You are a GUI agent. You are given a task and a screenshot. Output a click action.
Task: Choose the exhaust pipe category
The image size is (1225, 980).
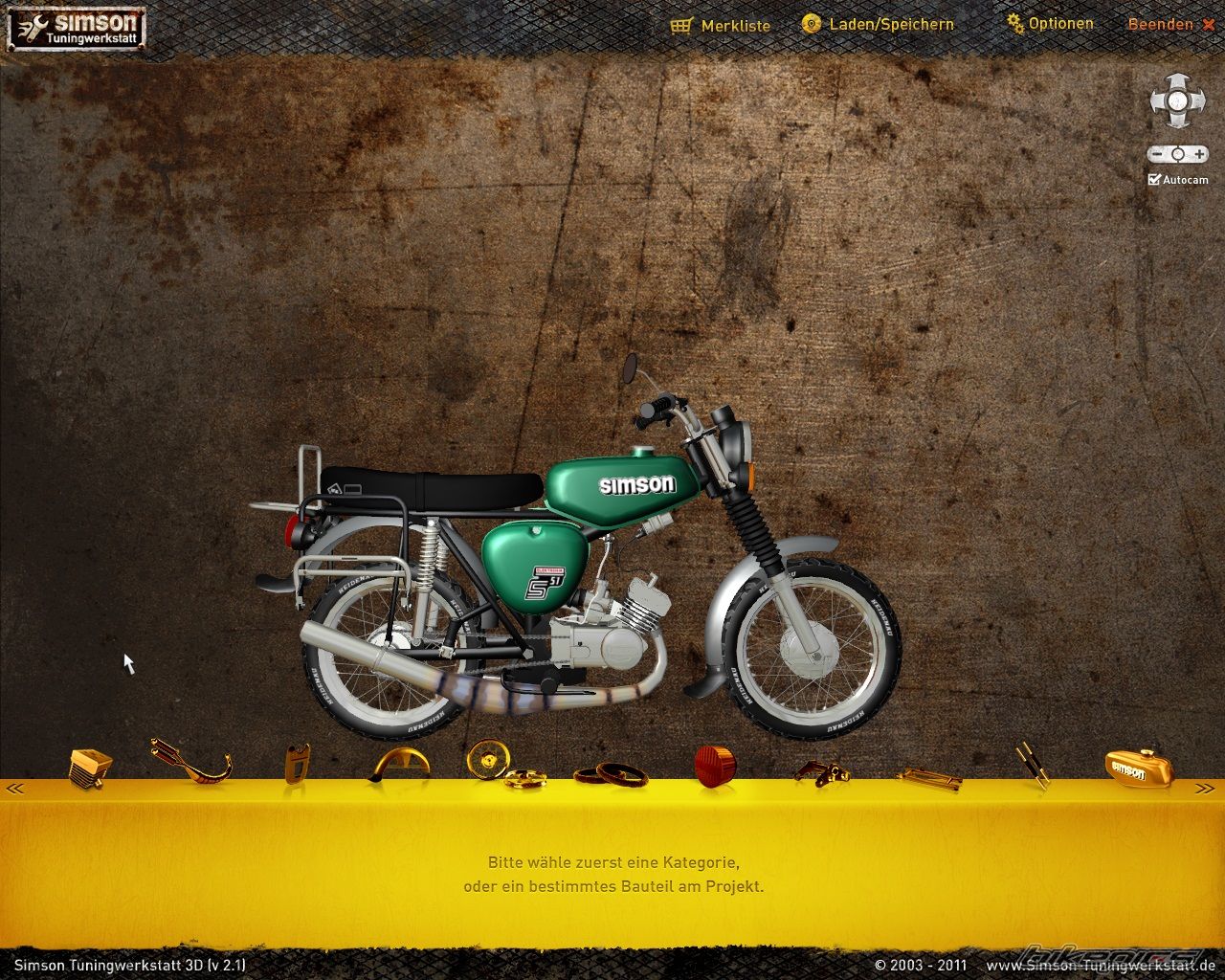click(x=191, y=763)
